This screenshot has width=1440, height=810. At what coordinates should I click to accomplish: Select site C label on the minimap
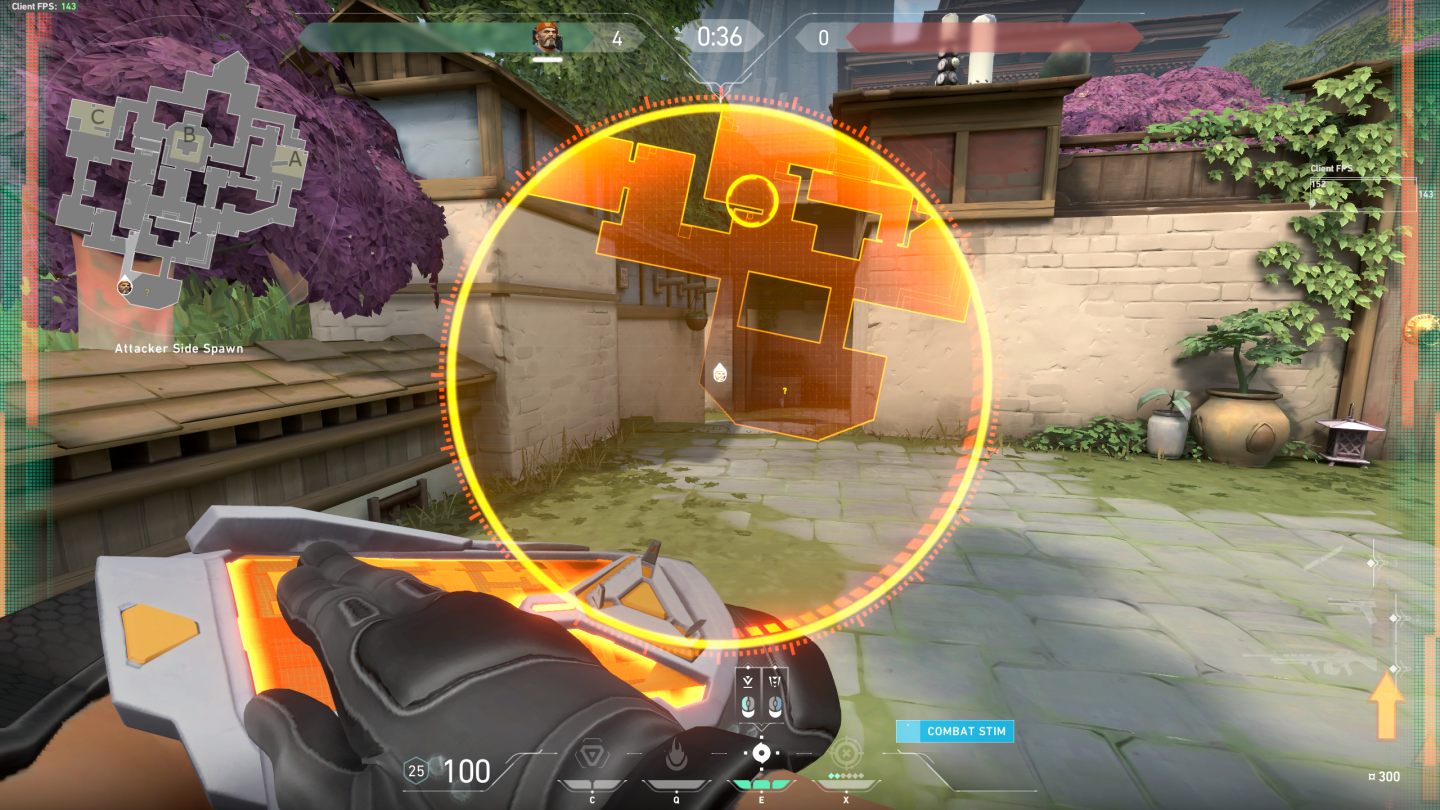[97, 116]
